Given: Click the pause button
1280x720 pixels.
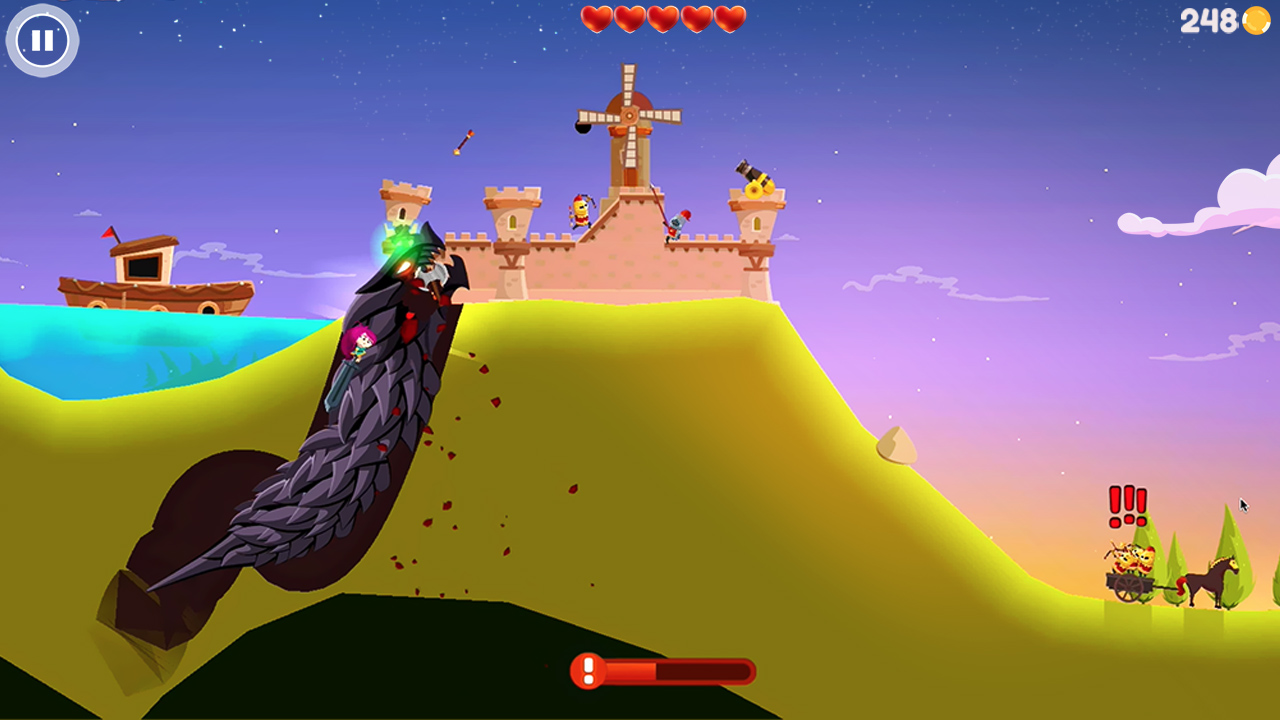Looking at the screenshot, I should point(42,41).
